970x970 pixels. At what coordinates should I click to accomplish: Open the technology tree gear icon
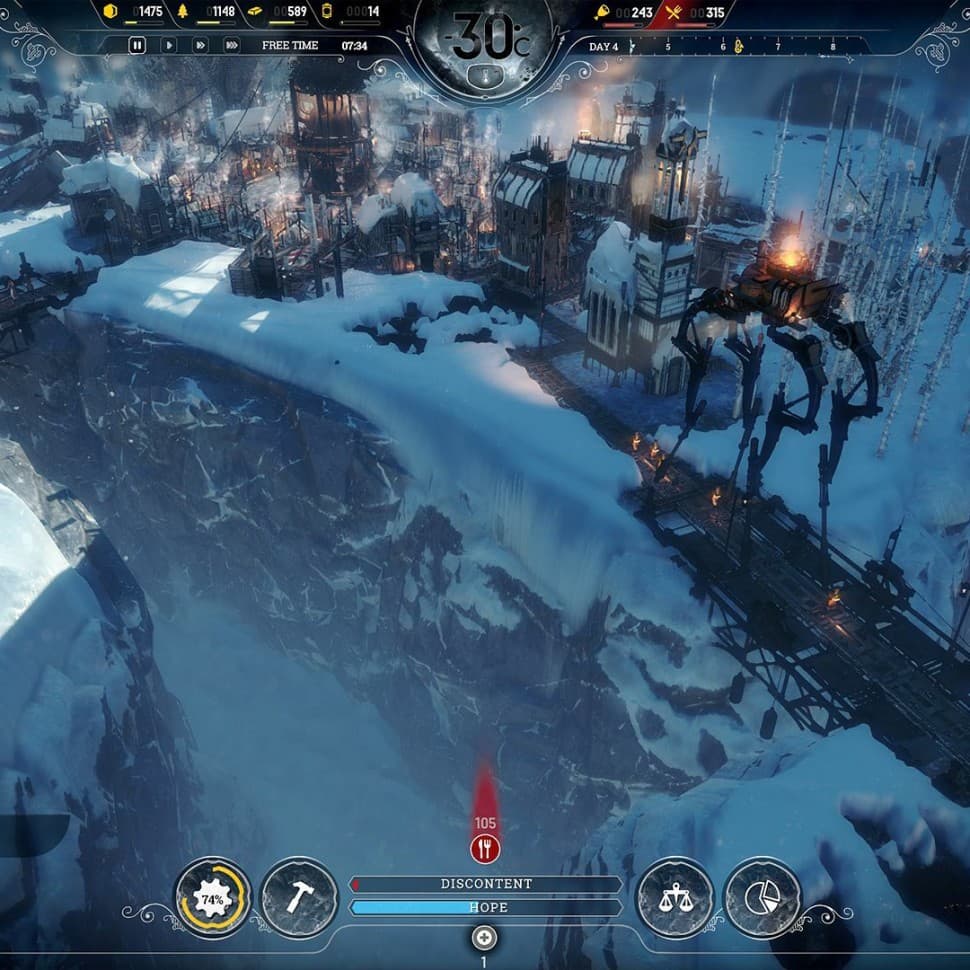point(213,898)
